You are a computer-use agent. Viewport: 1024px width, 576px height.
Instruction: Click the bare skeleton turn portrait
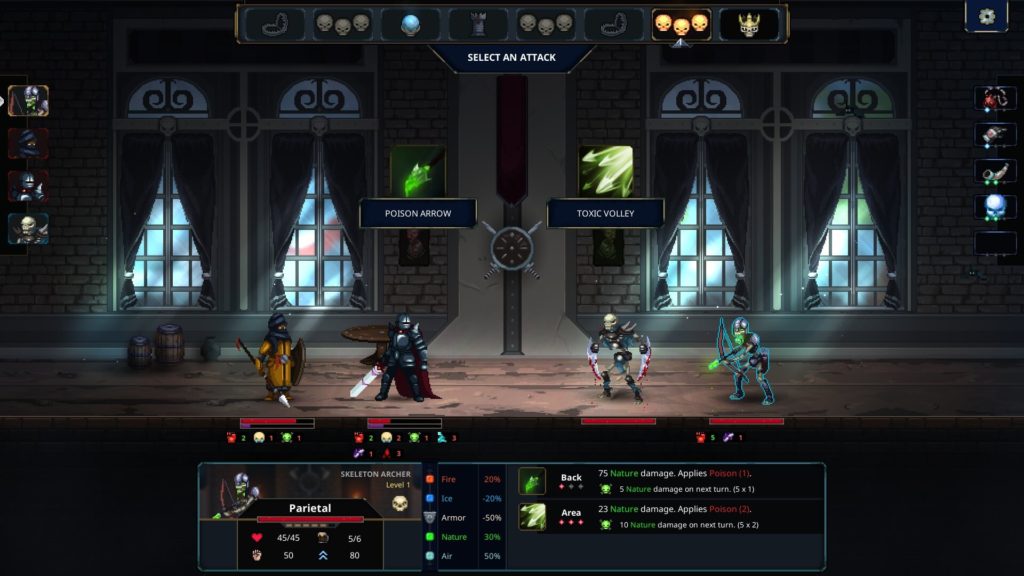point(28,229)
